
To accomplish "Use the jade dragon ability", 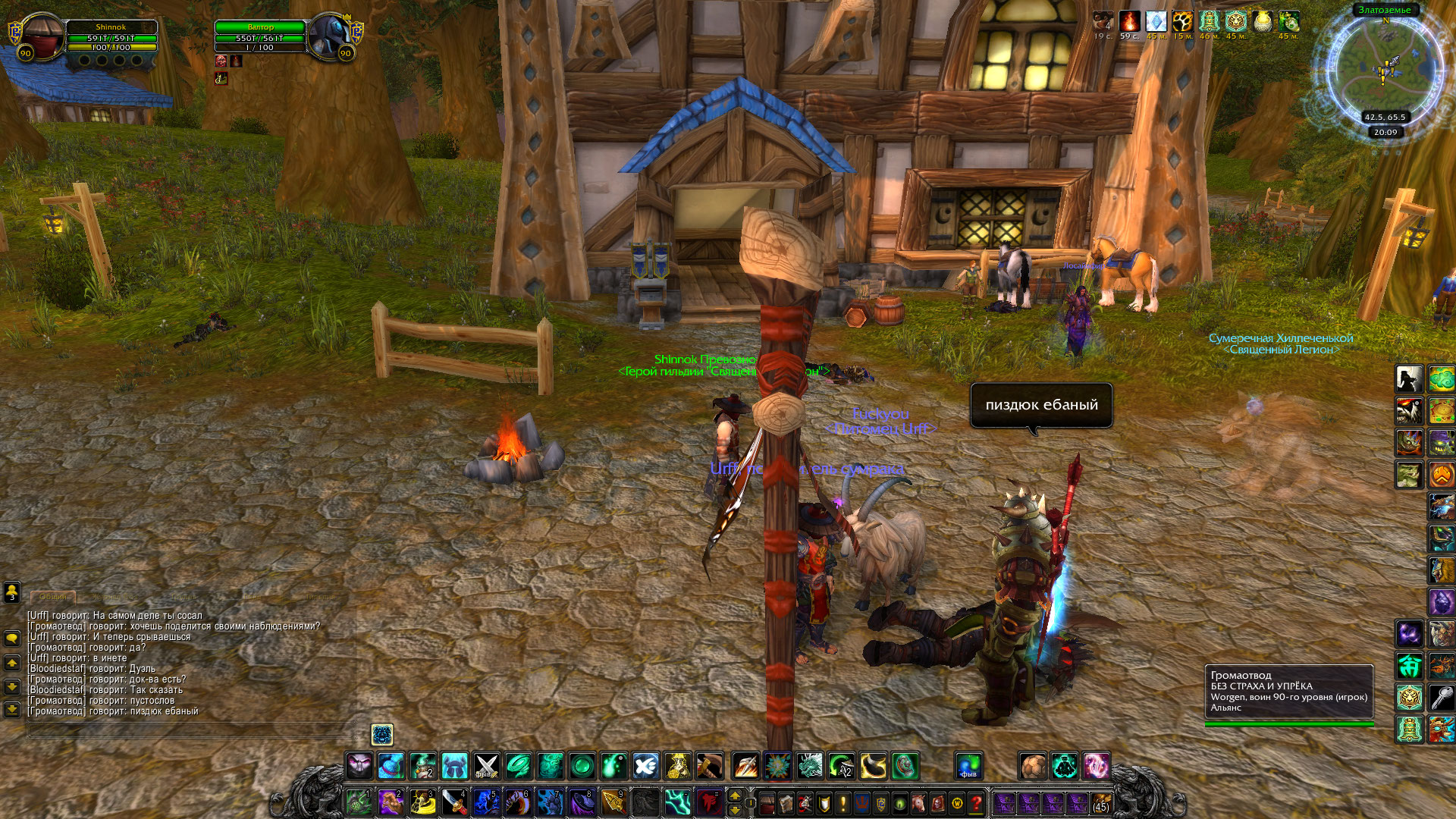I will pos(810,766).
